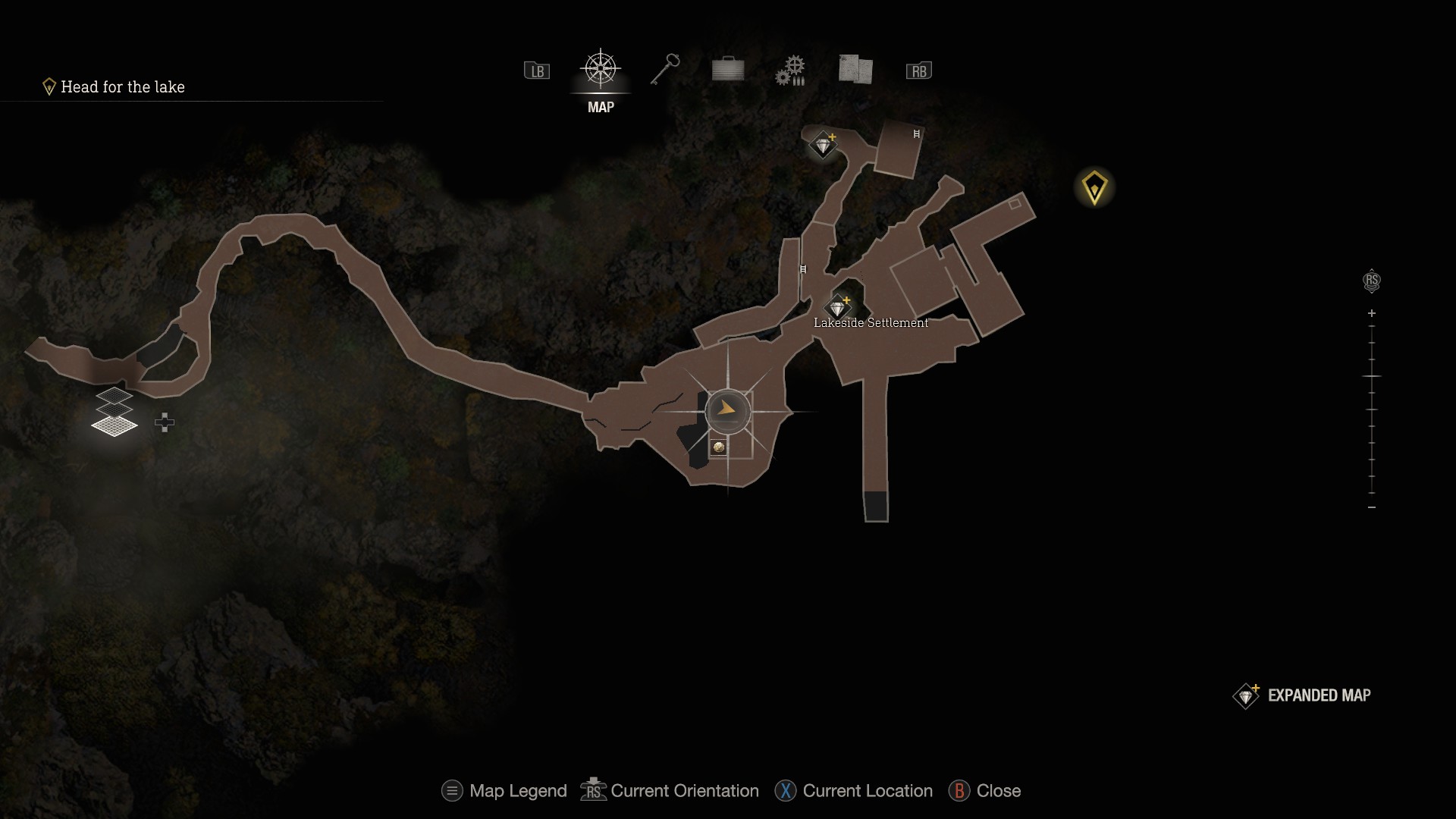This screenshot has height=819, width=1456.
Task: Close the map screen
Action: (x=984, y=791)
